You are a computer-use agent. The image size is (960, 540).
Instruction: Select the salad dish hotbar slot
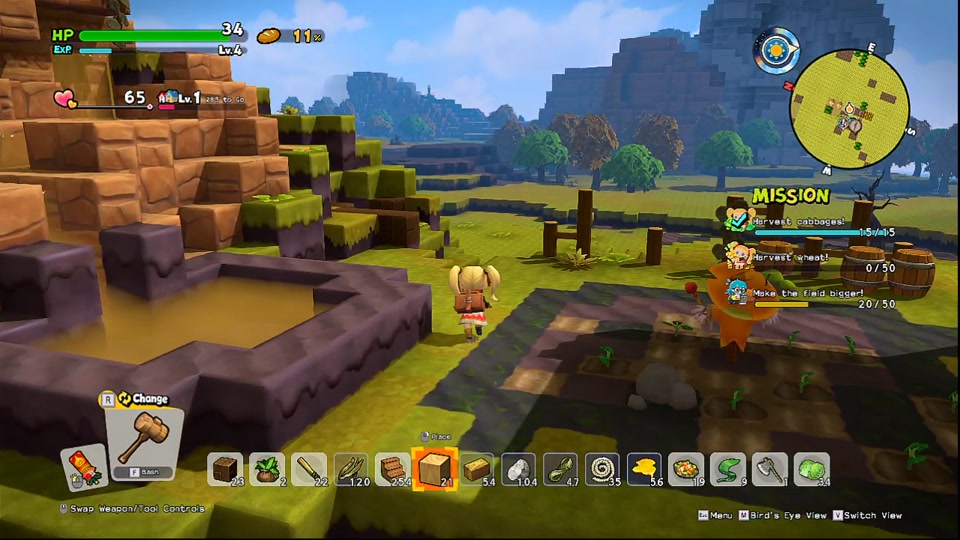pos(687,469)
